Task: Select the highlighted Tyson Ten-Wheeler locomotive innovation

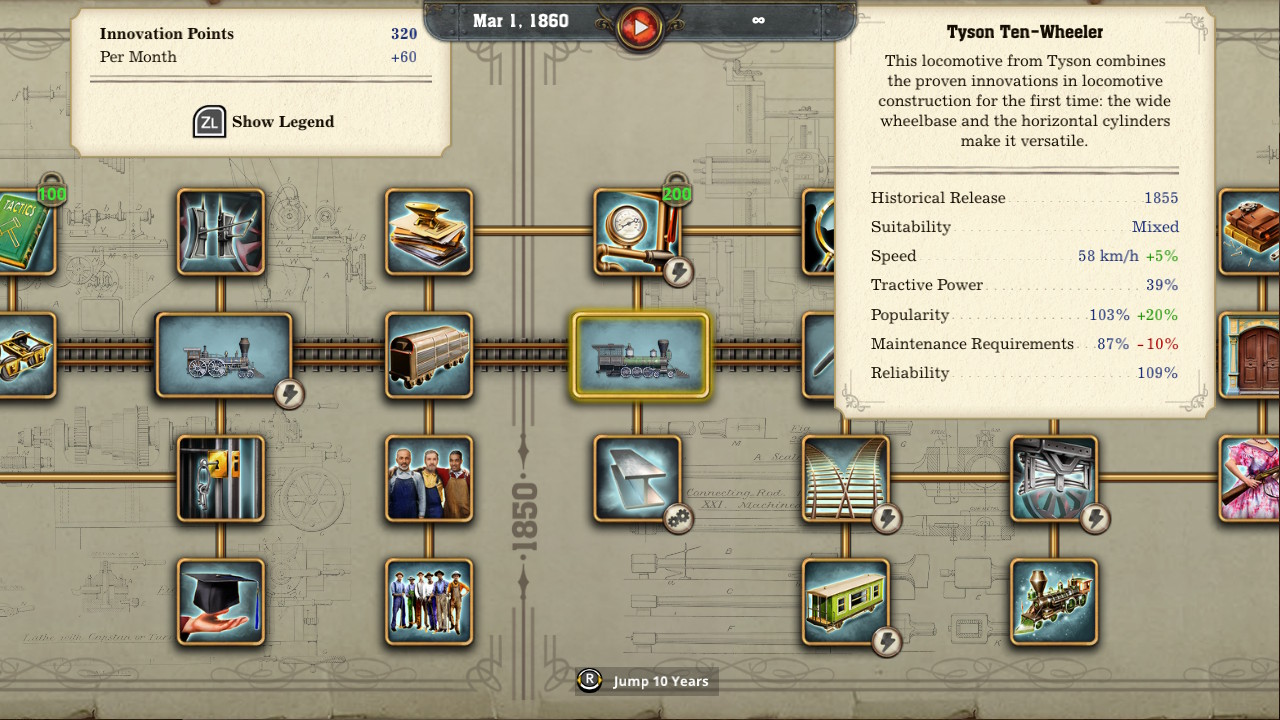Action: pos(640,355)
